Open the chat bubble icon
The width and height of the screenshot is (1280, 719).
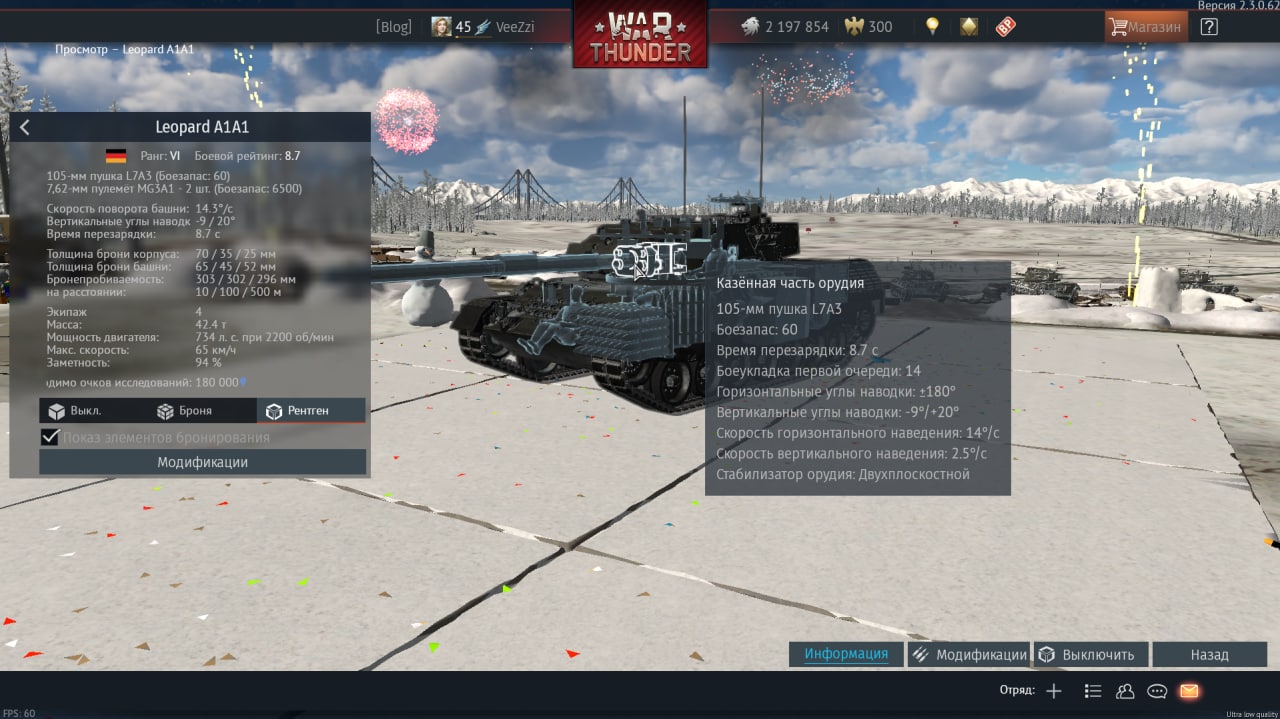(1157, 691)
